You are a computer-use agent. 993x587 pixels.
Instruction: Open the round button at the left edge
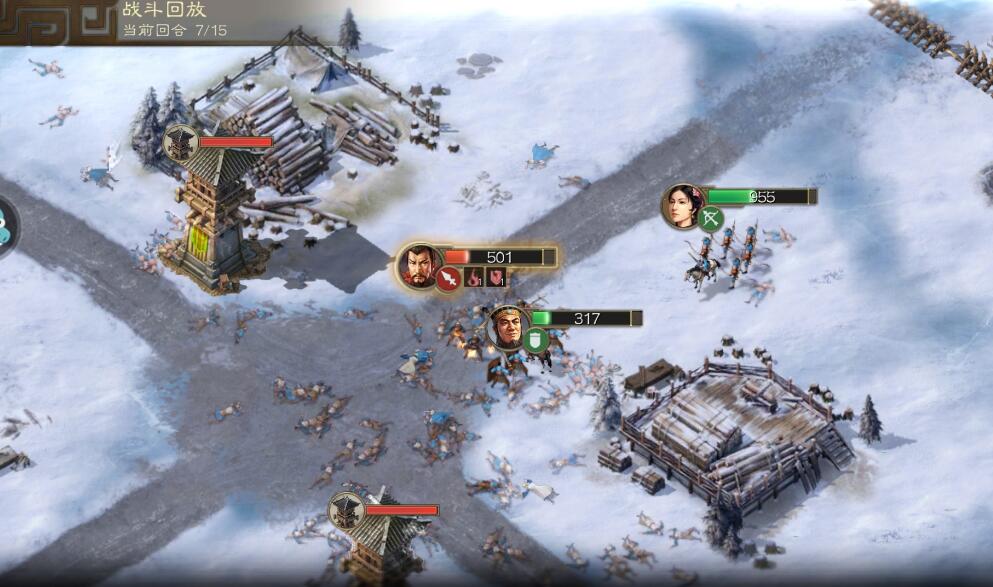[5, 227]
